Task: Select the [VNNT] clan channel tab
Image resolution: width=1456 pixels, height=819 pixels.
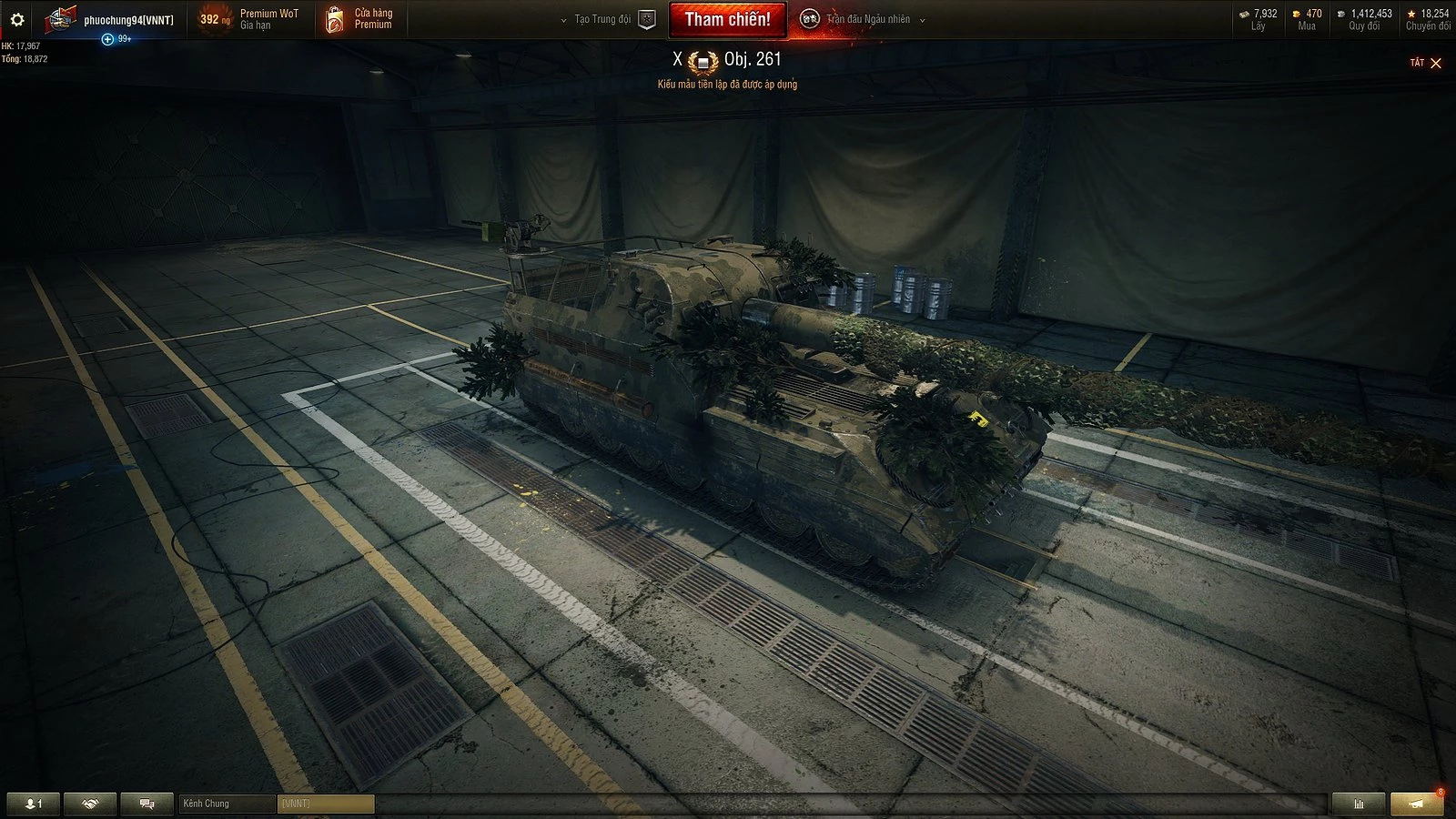Action: click(326, 804)
